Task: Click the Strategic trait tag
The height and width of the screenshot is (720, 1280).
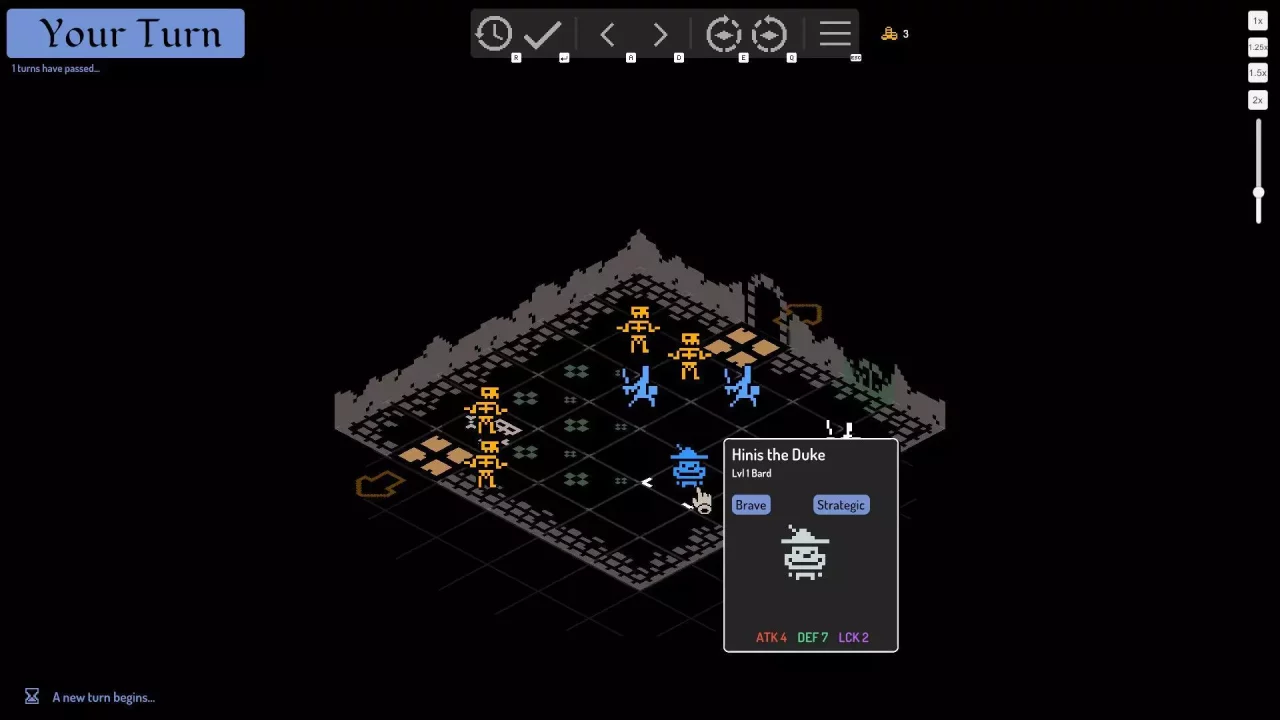Action: pyautogui.click(x=841, y=505)
